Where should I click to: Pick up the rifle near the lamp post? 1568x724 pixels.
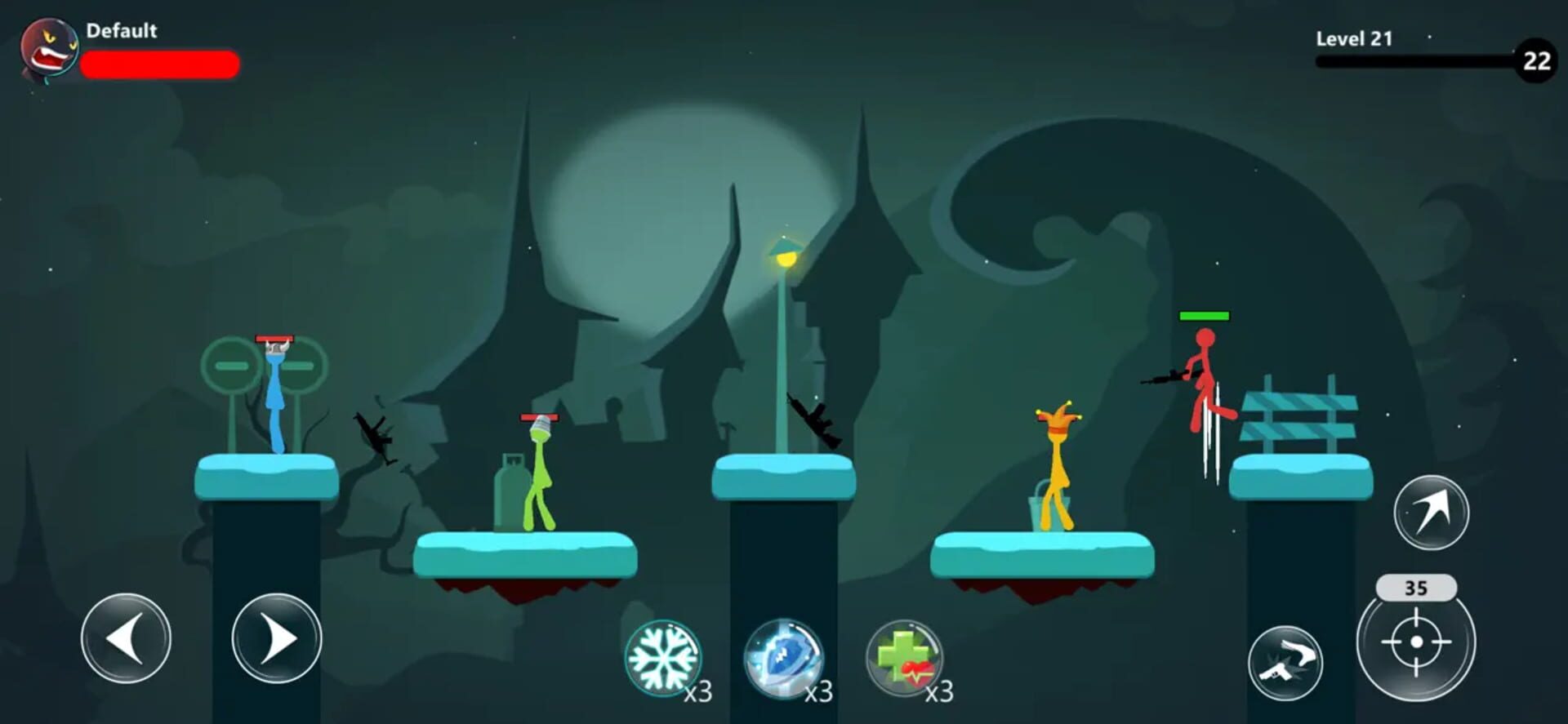[813, 420]
